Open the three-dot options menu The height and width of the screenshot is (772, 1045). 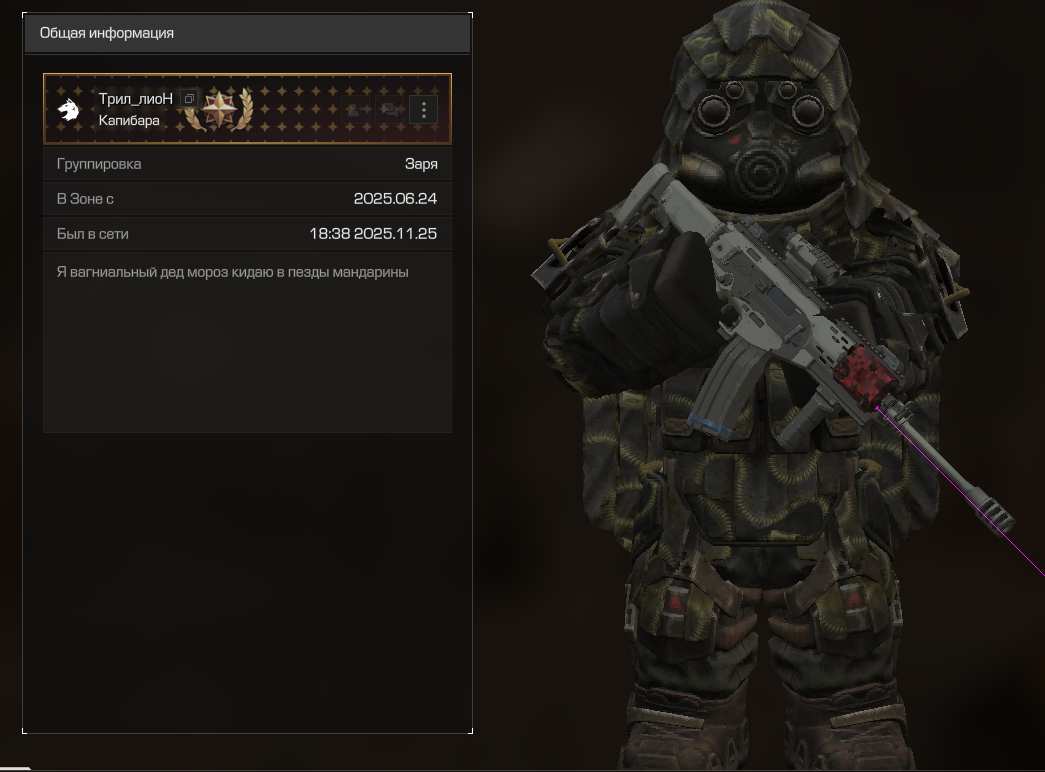[424, 110]
